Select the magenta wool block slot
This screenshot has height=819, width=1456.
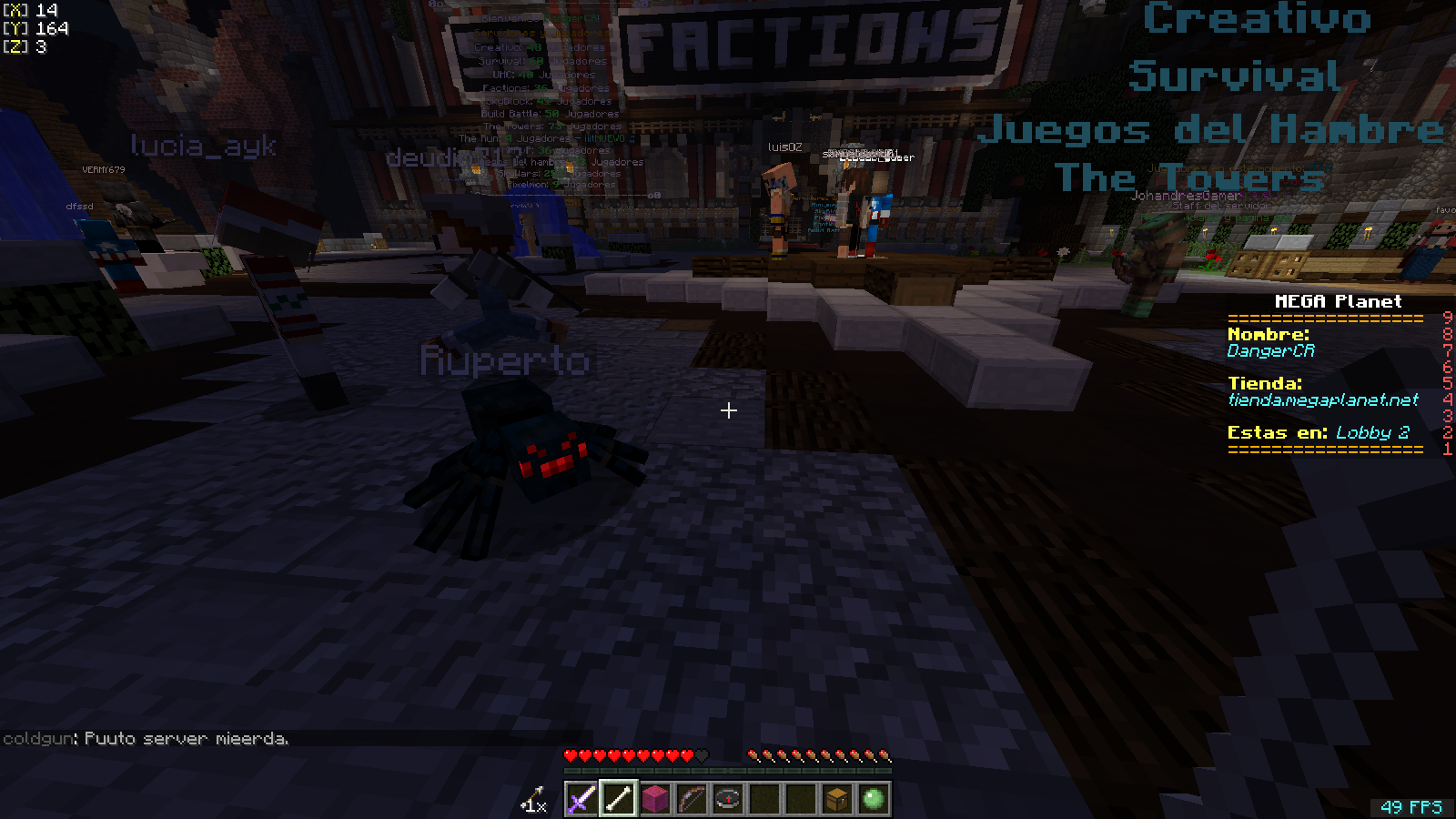click(x=654, y=799)
